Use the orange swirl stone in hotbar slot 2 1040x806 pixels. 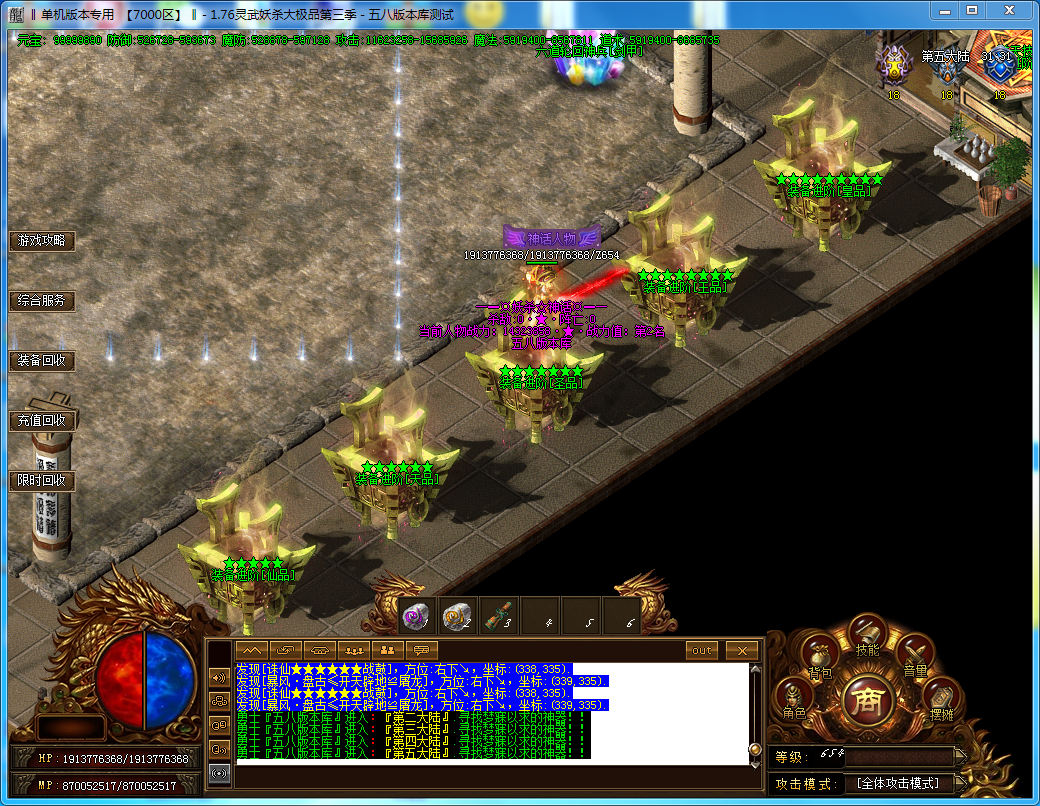[x=457, y=616]
